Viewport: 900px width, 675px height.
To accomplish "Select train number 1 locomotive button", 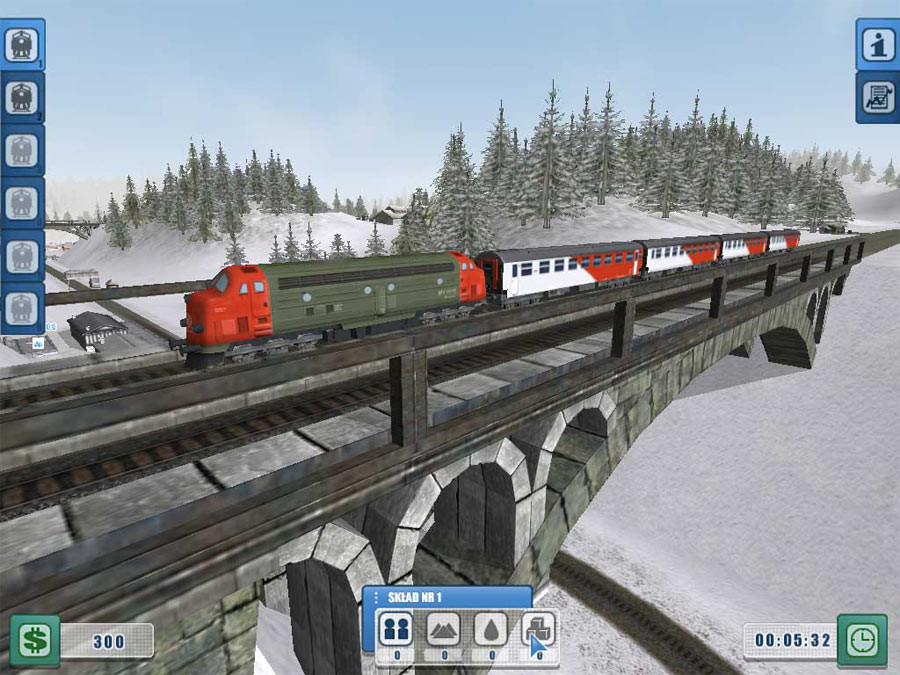I will [22, 45].
